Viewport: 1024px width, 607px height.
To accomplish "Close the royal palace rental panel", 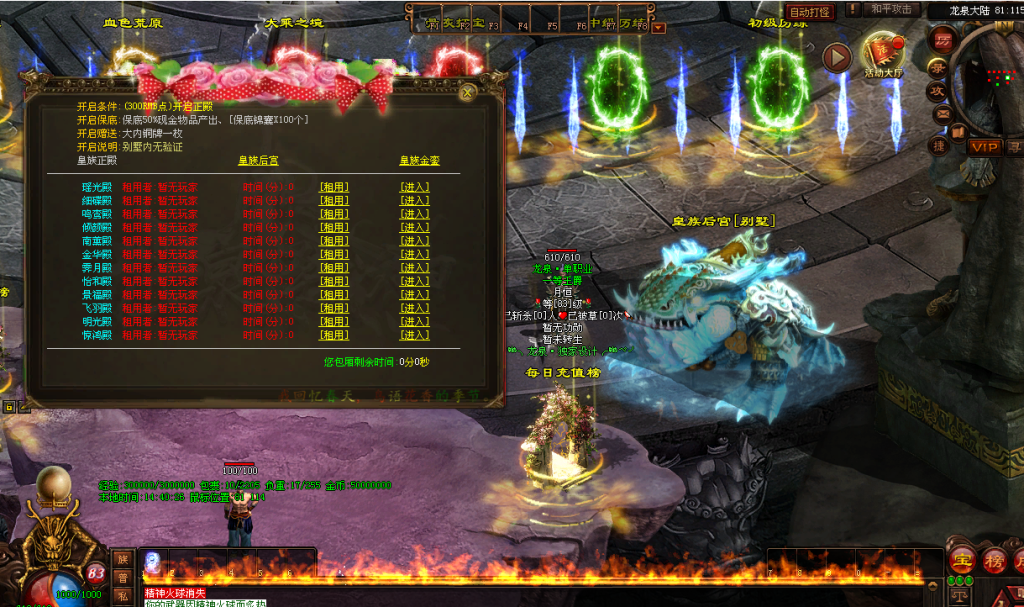I will click(467, 92).
